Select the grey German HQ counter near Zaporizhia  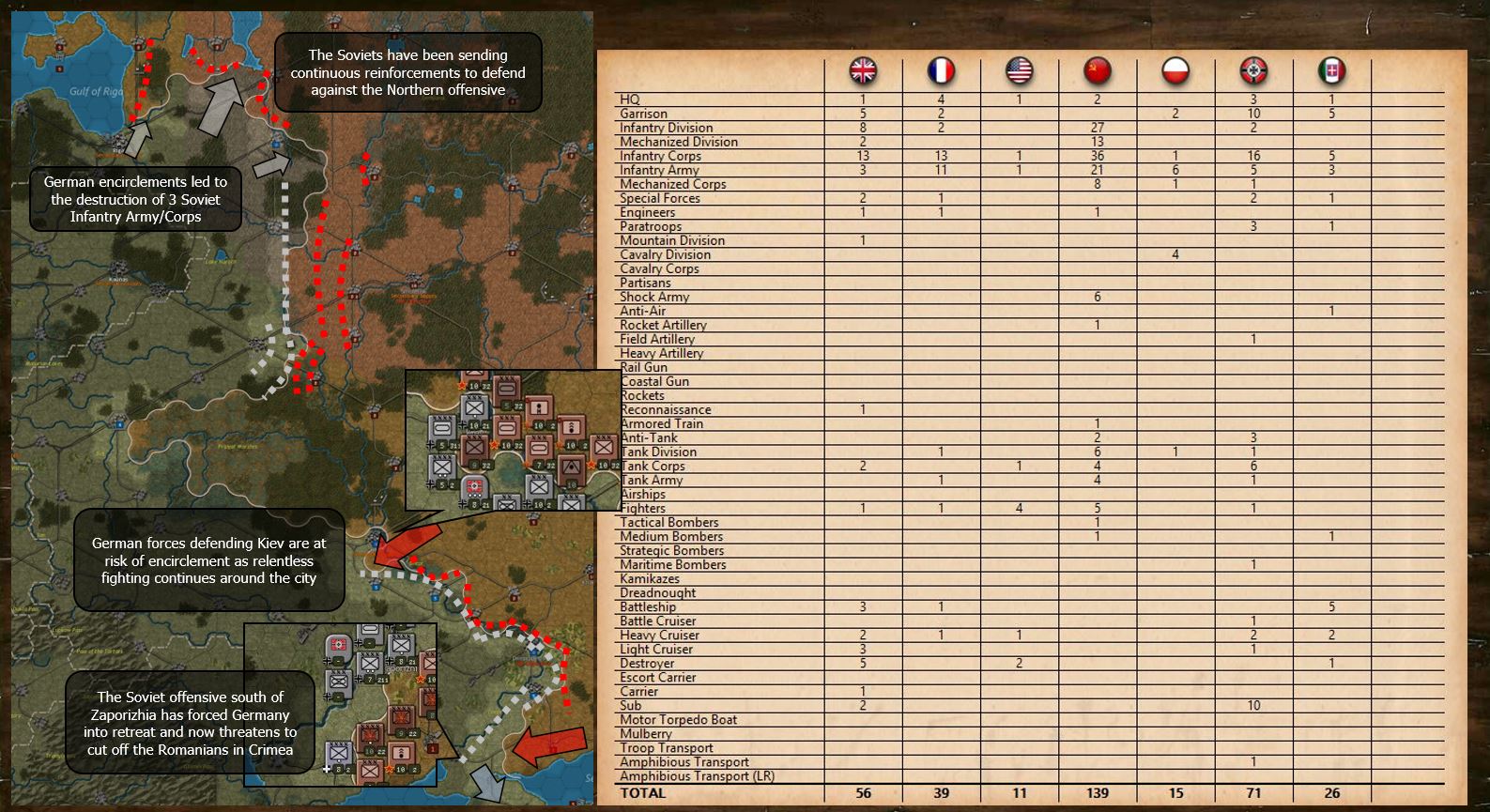click(338, 645)
